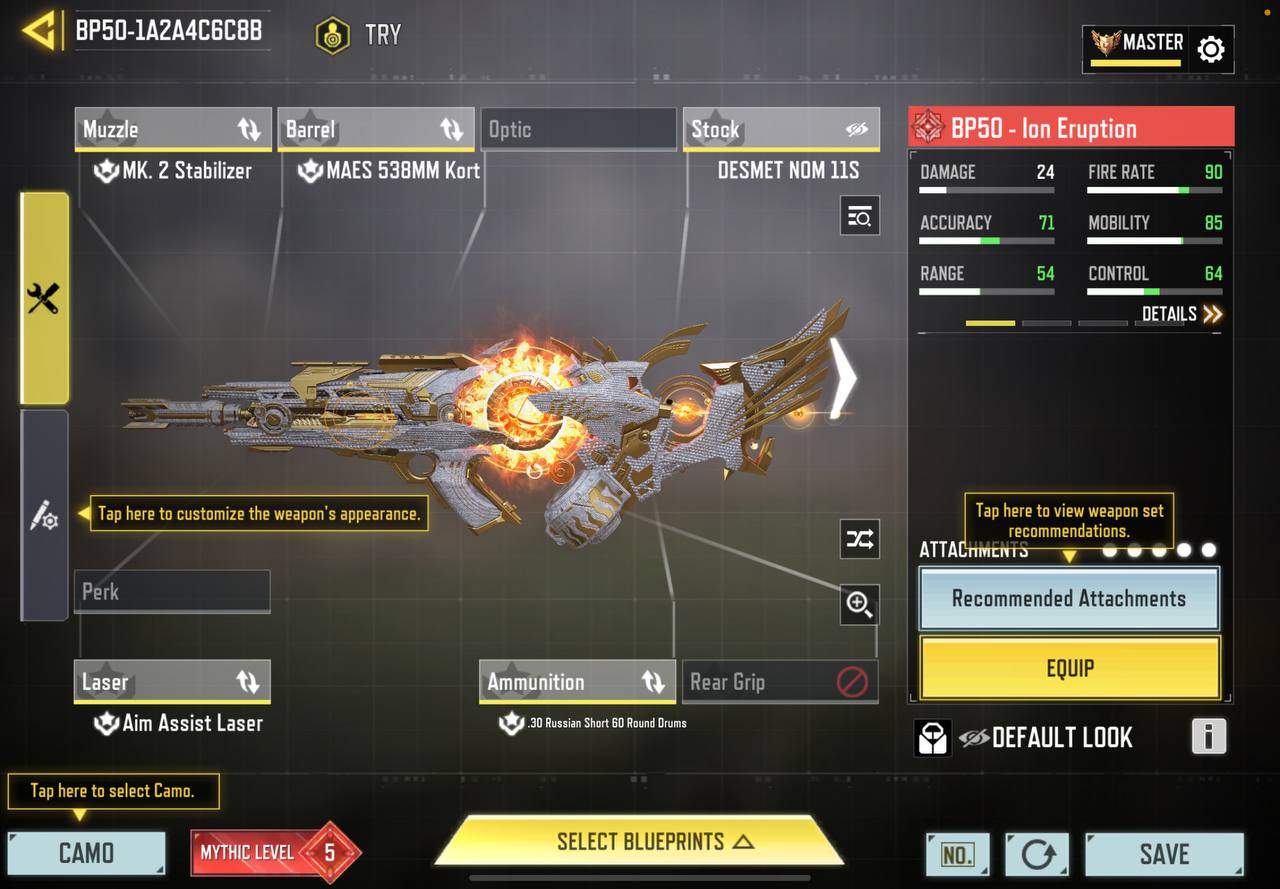Screen dimensions: 1280x889
Task: Open the Stock attachment slot
Action: 781,129
